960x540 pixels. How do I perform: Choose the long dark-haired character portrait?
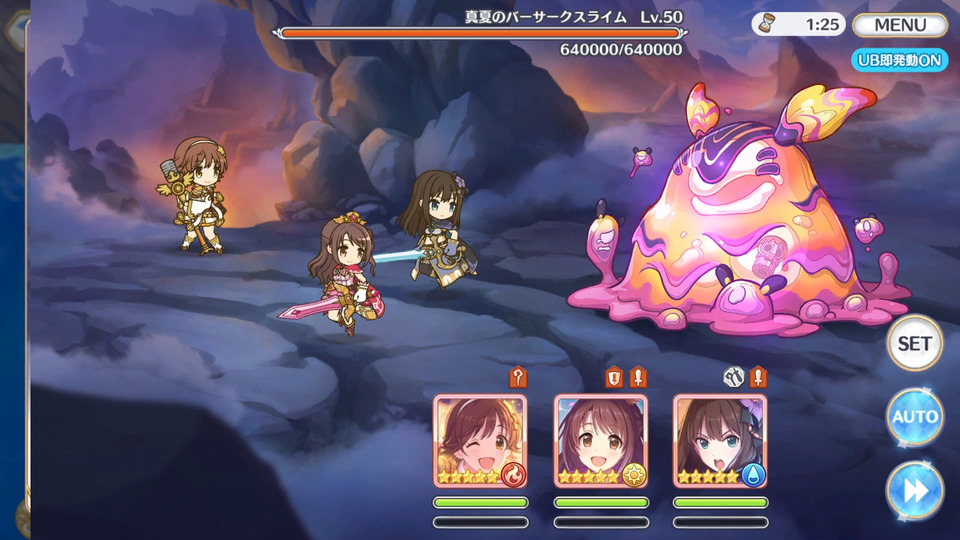720,441
